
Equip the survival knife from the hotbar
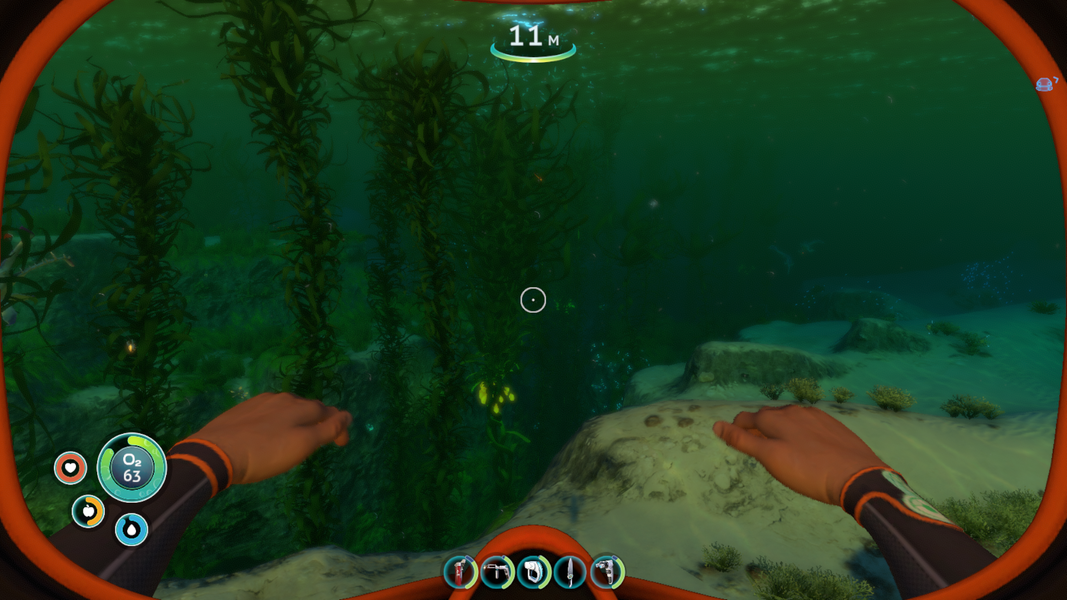(570, 572)
